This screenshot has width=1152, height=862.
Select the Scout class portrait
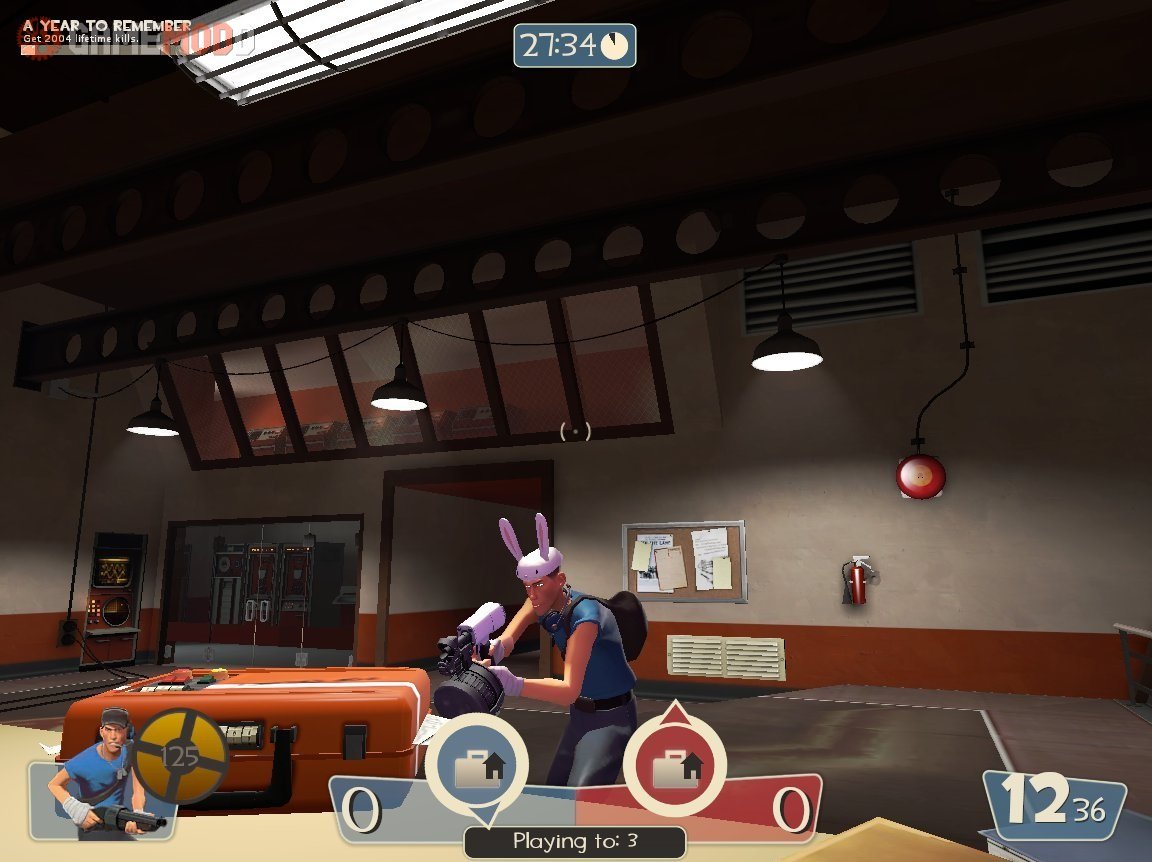[100, 773]
